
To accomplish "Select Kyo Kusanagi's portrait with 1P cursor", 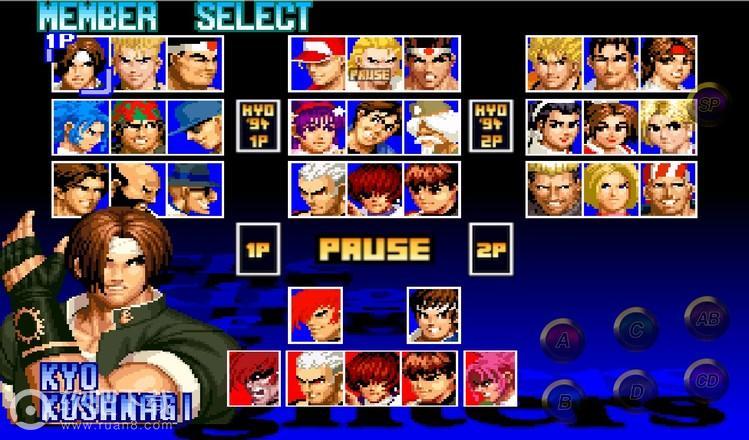I will (x=81, y=64).
